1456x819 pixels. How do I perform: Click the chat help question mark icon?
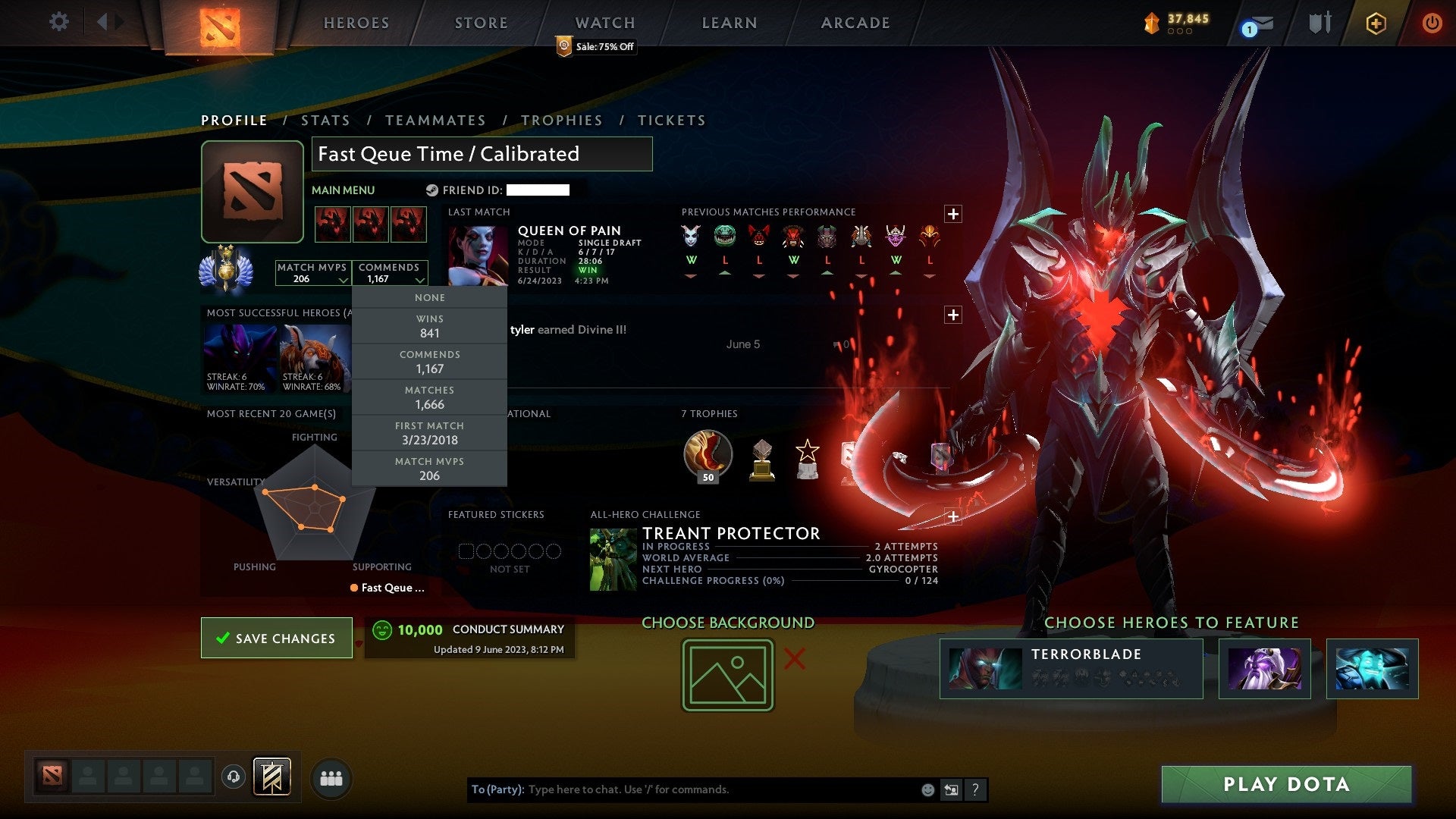pos(975,789)
